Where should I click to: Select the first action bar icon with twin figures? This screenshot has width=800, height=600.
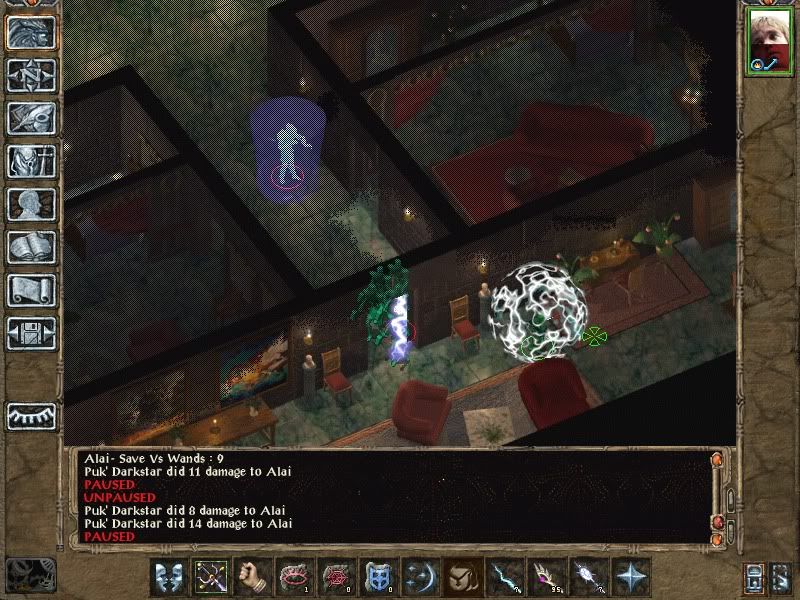(170, 576)
